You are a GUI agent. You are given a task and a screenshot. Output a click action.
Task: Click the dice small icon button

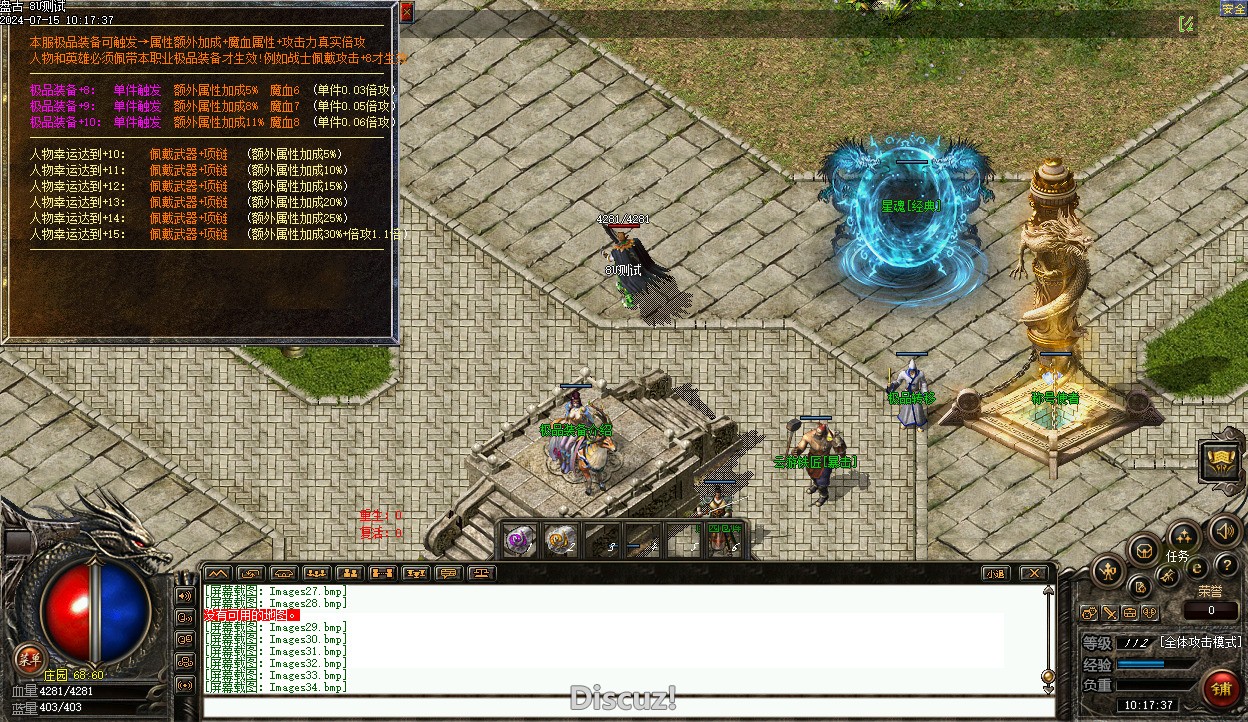pyautogui.click(x=1151, y=612)
